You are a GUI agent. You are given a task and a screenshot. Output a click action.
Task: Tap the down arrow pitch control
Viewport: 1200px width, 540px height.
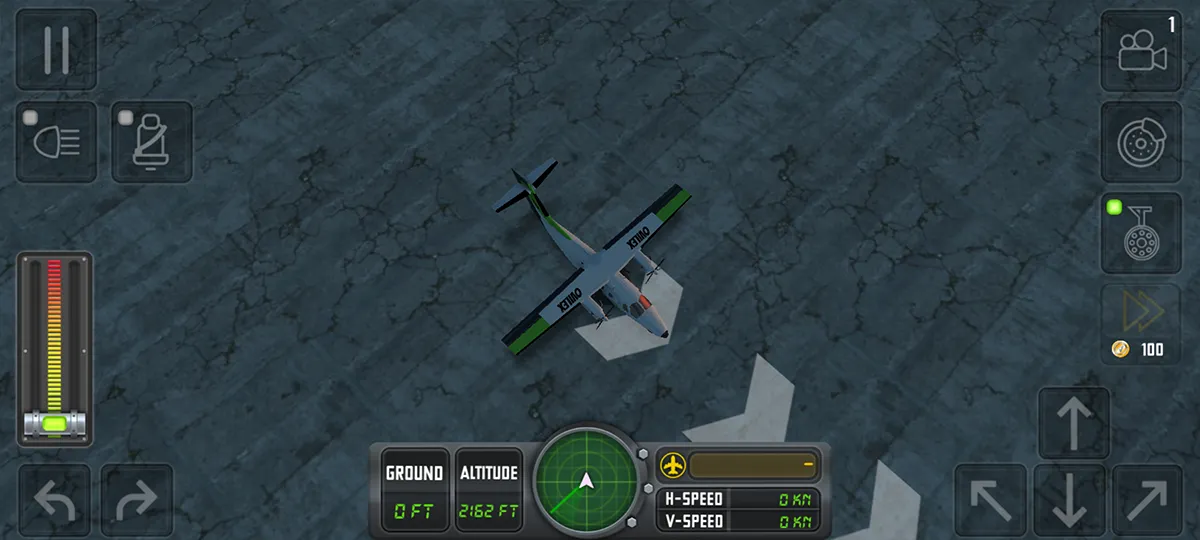coord(1070,499)
